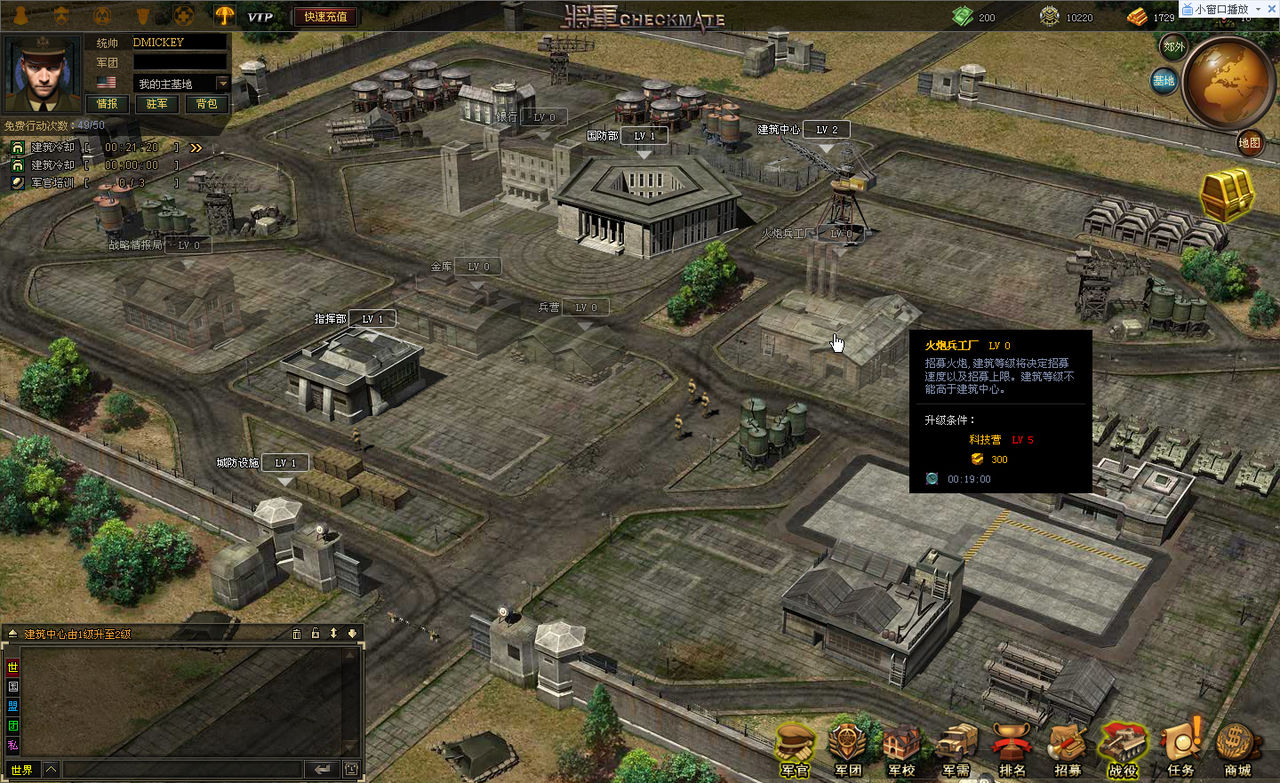The image size is (1280, 783).
Task: Click the 快速充值 quick recharge button
Action: pos(326,17)
